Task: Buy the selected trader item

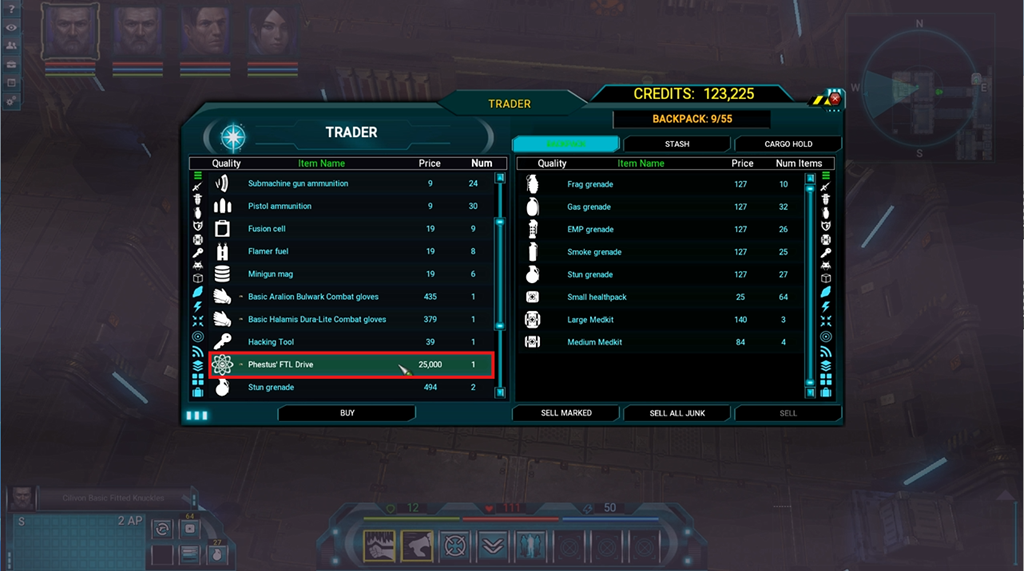Action: (347, 413)
